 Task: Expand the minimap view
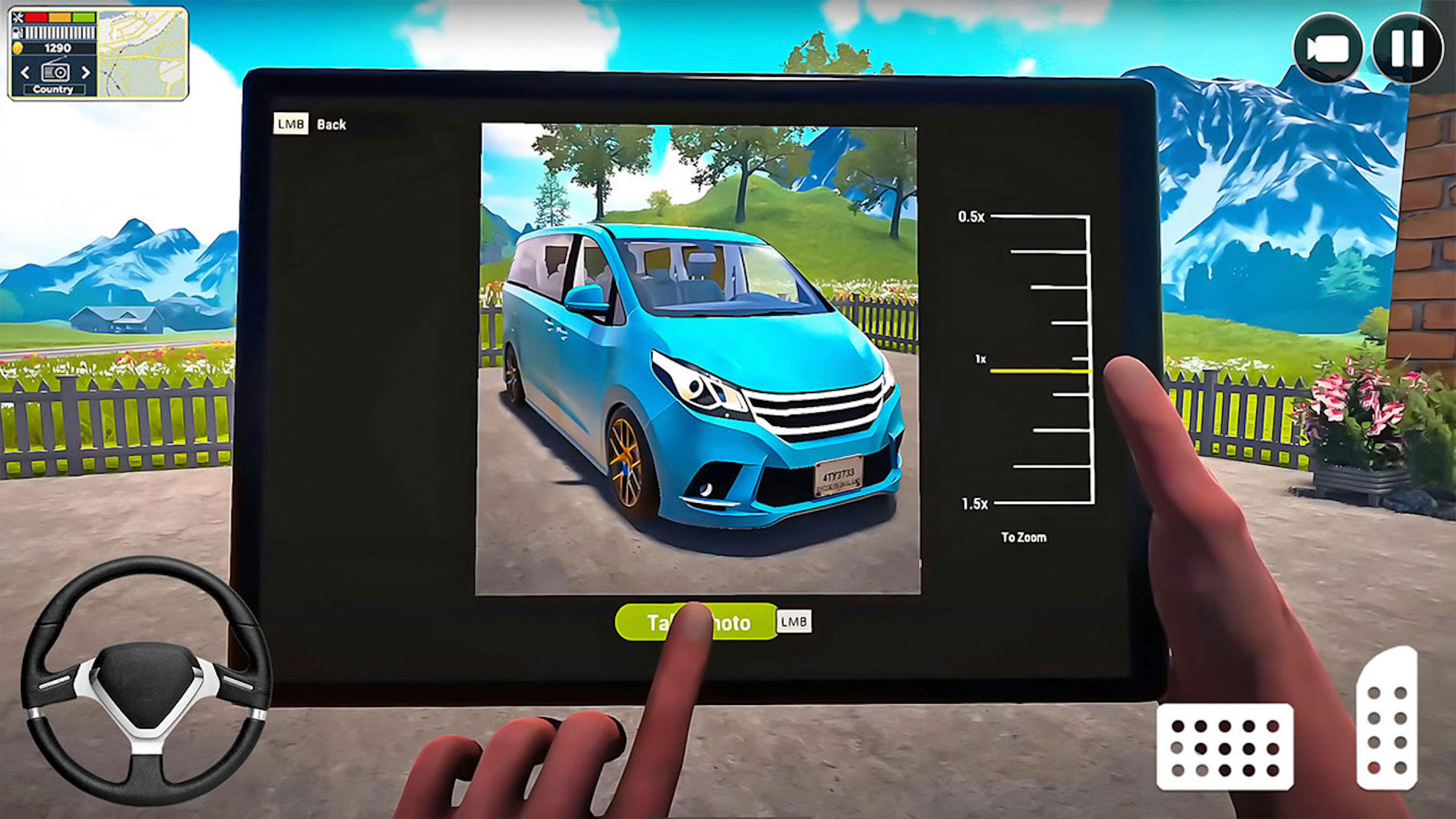143,54
